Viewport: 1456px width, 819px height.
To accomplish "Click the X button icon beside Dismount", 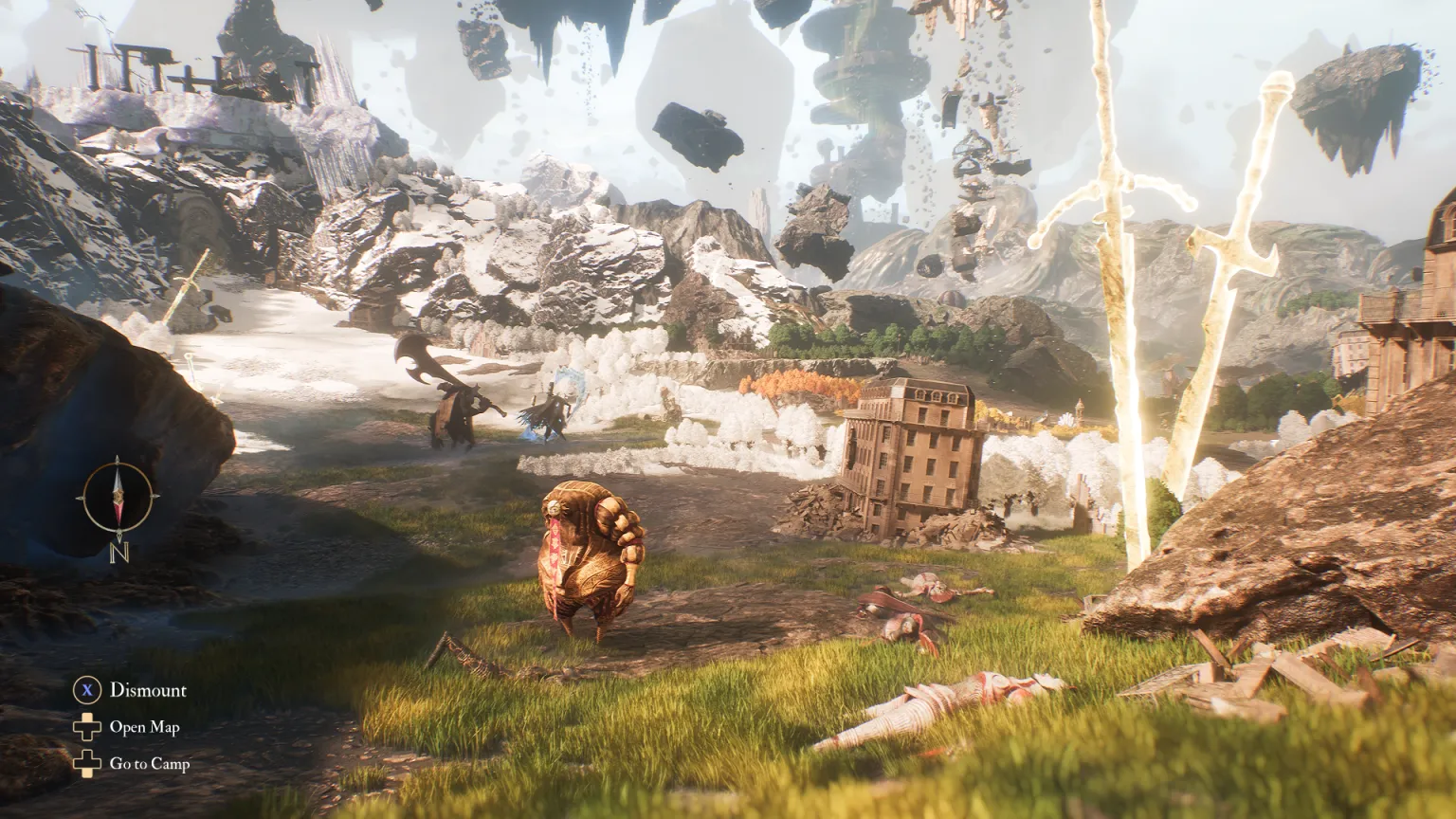I will pos(88,690).
